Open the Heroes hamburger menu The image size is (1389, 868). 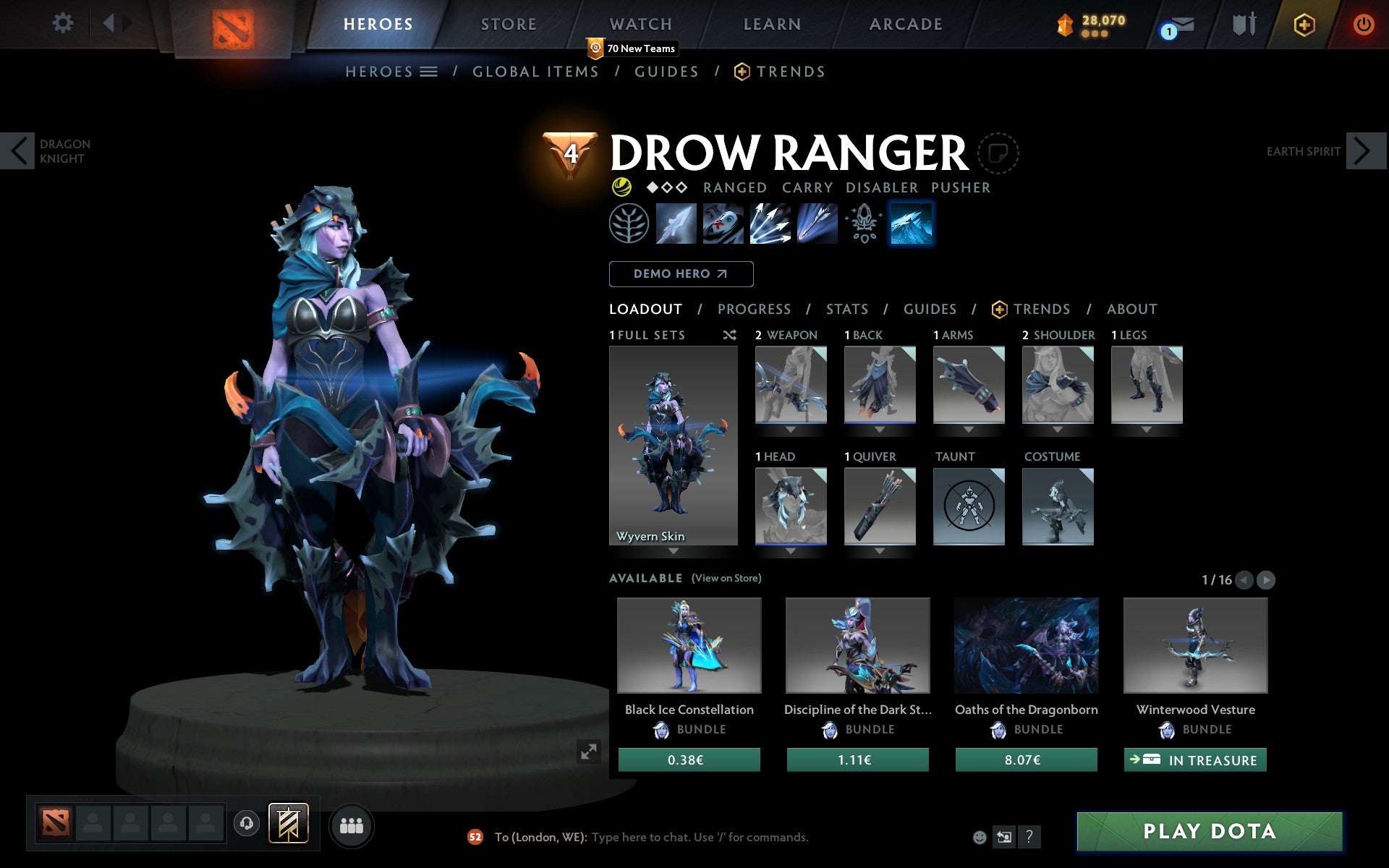(428, 72)
